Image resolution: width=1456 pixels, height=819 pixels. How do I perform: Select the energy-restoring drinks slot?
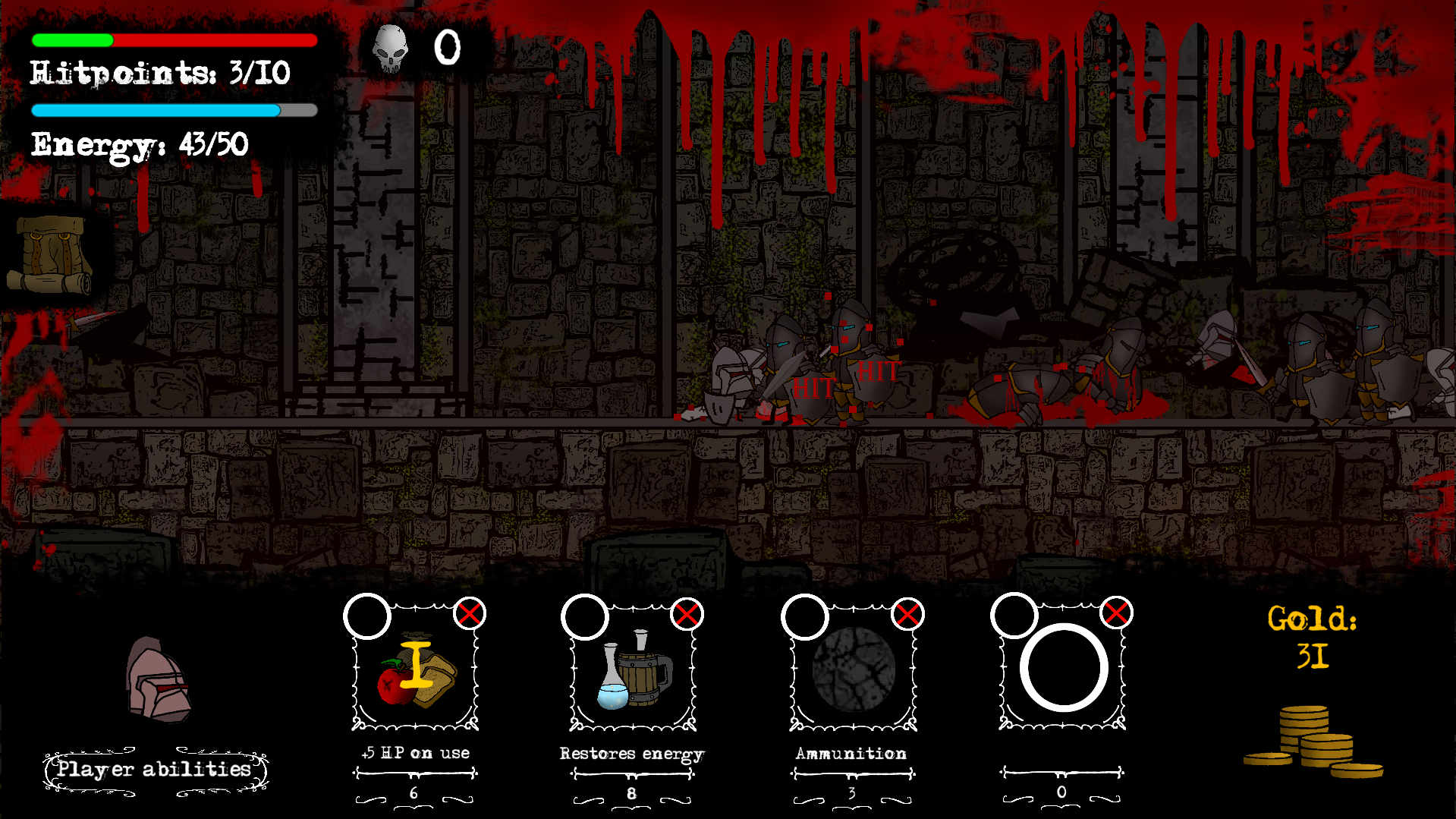(x=633, y=670)
